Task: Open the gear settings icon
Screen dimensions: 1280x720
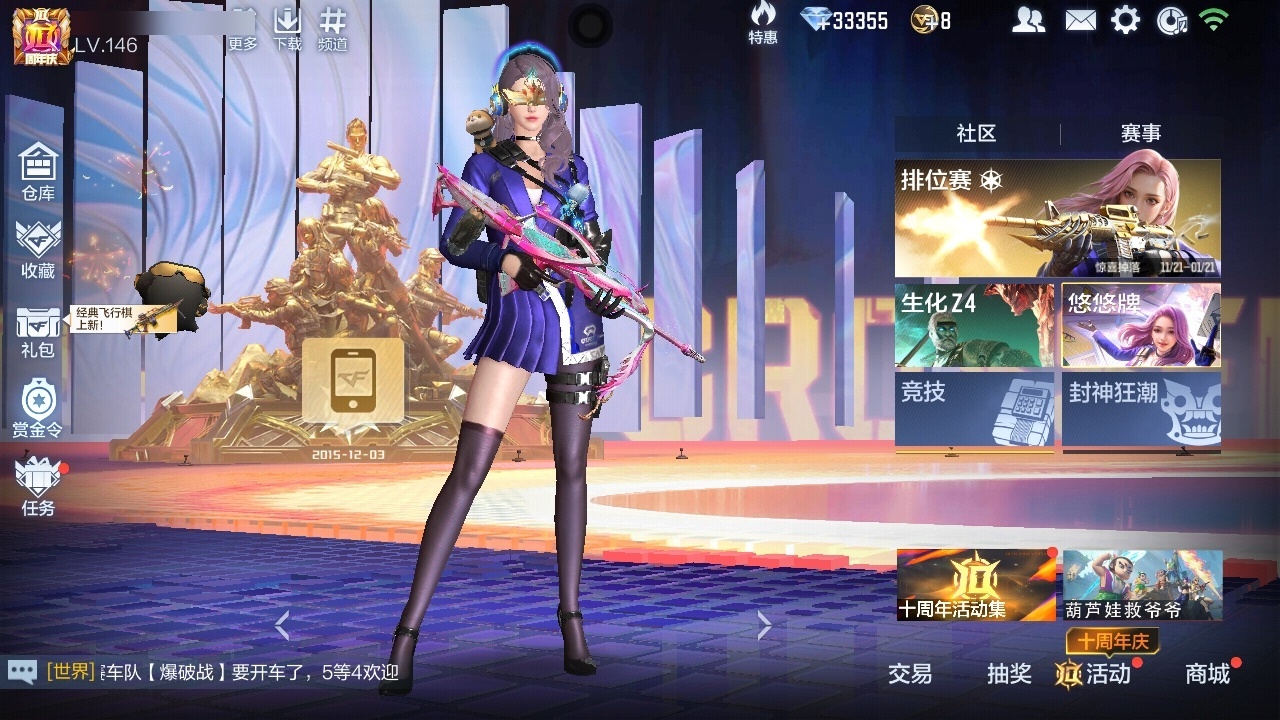Action: pyautogui.click(x=1126, y=20)
